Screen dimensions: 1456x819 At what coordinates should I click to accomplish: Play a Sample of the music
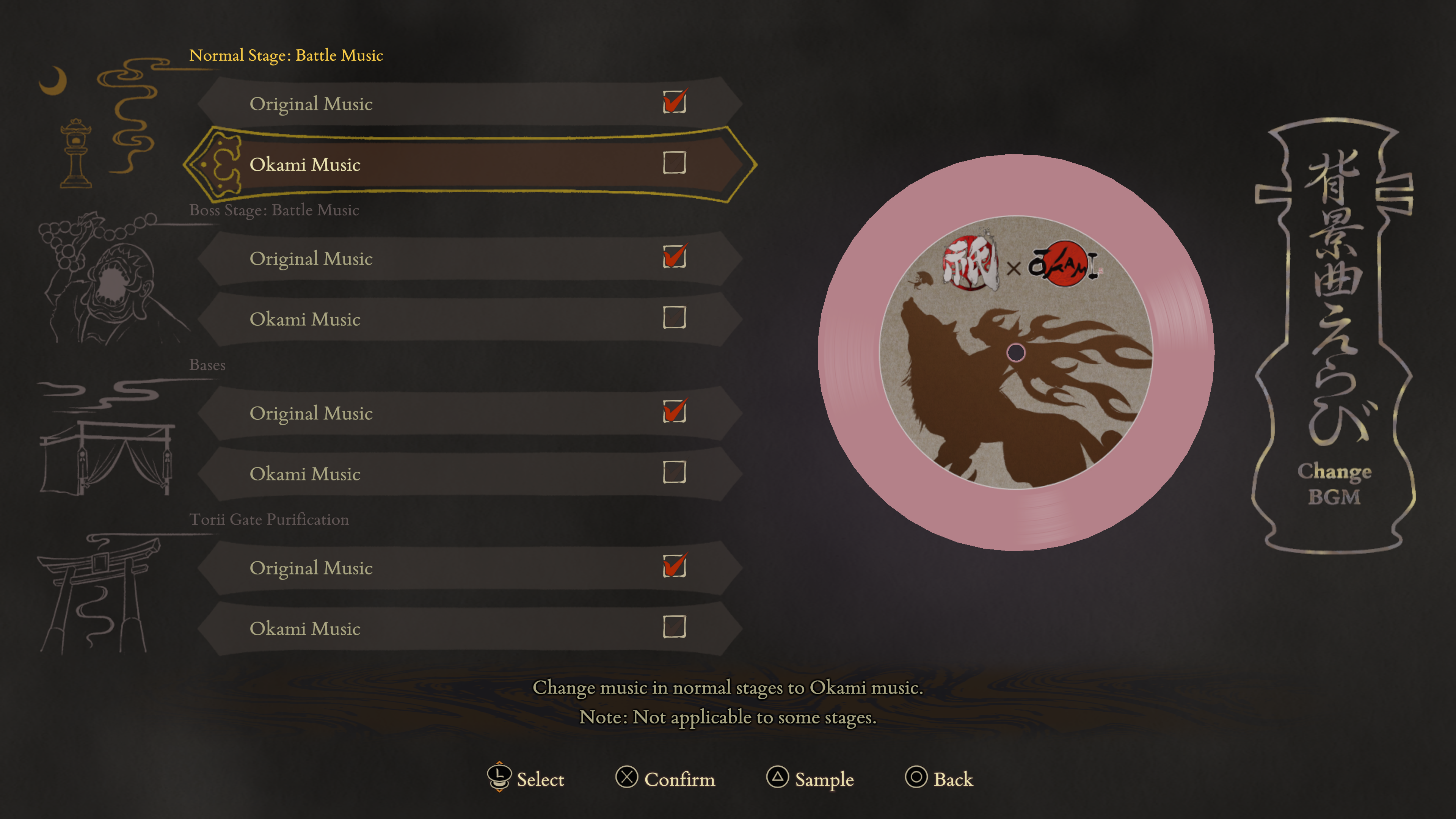point(824,780)
